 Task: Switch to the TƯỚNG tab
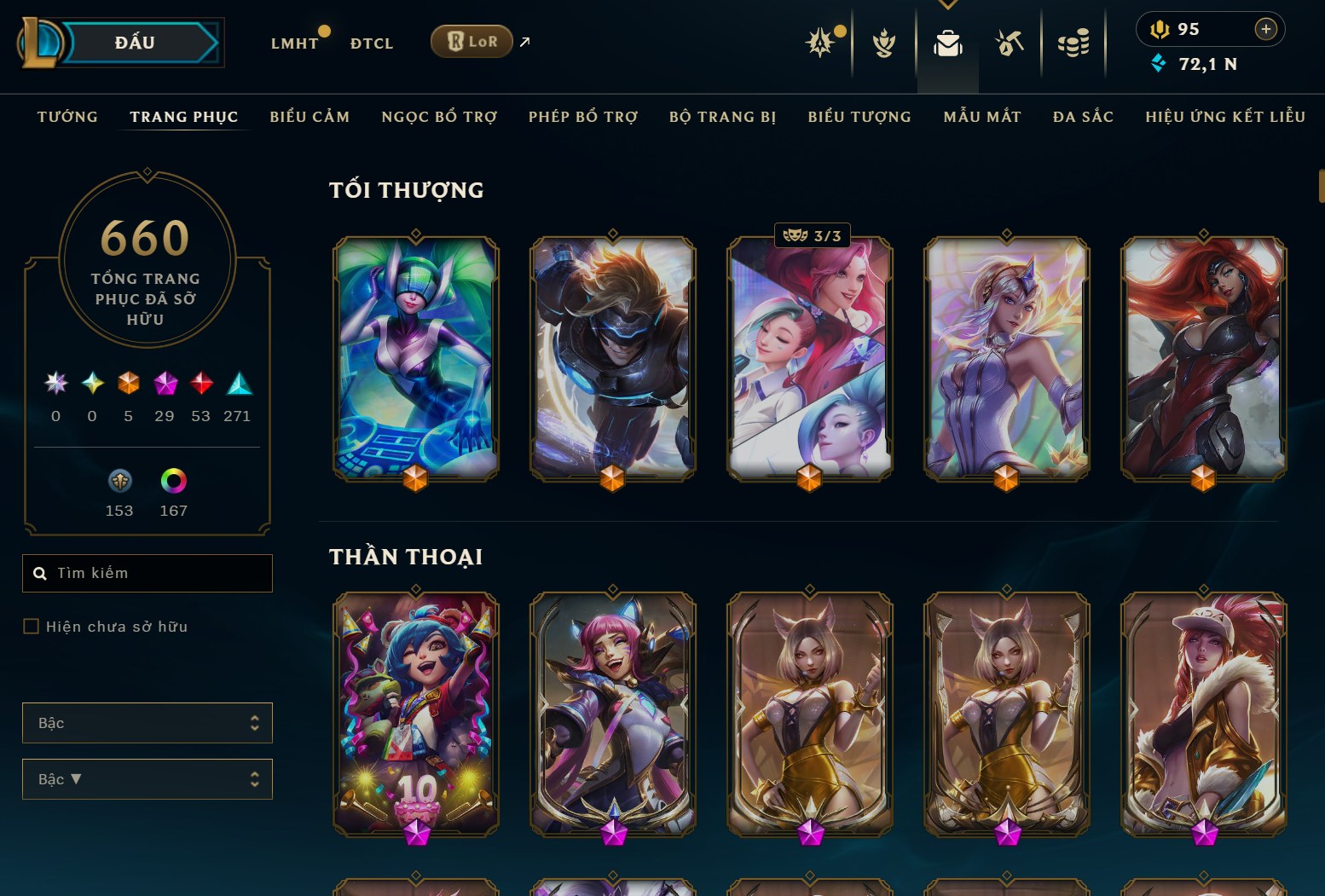tap(67, 117)
